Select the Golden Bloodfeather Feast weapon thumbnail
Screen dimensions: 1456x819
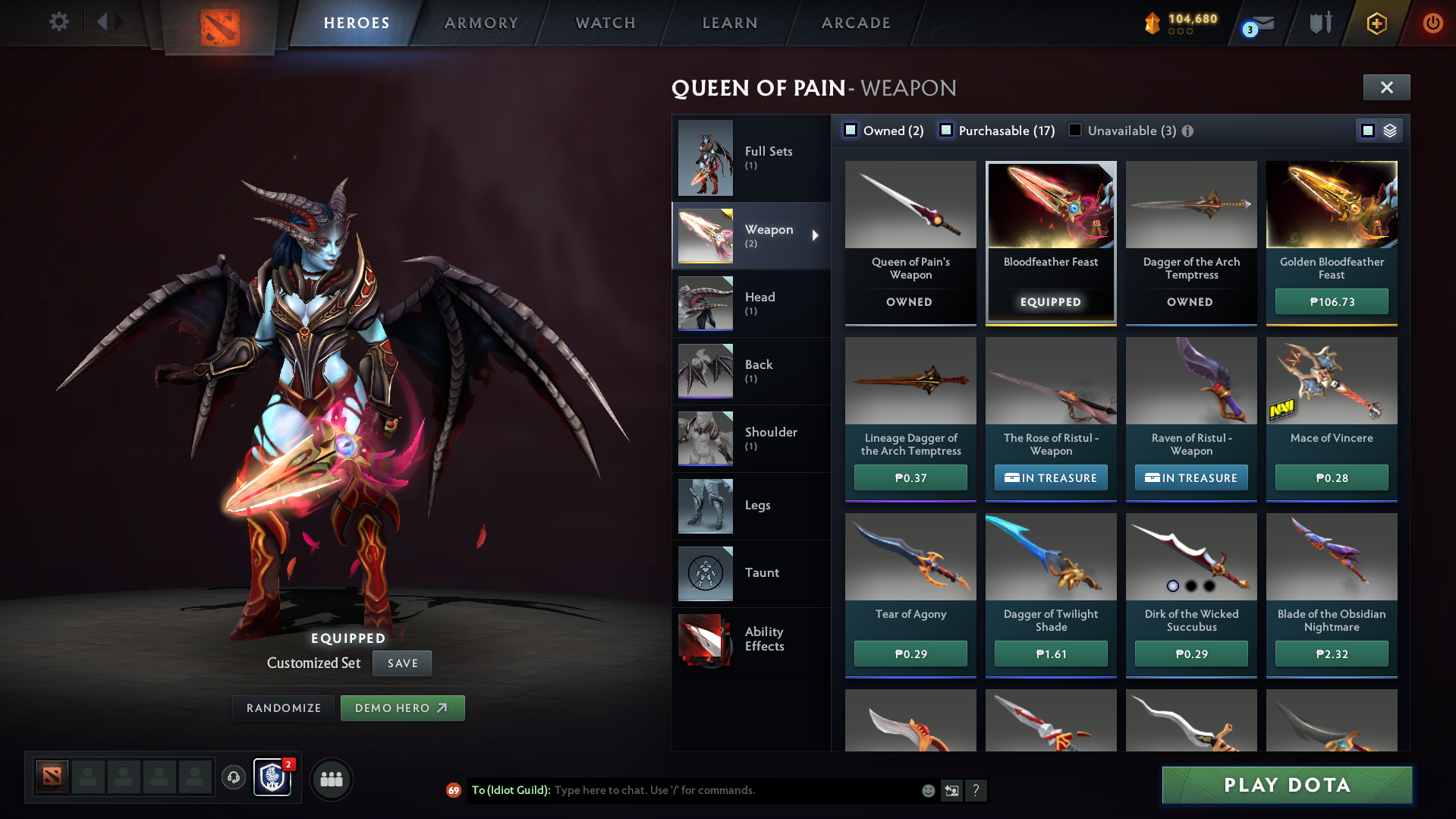point(1331,205)
